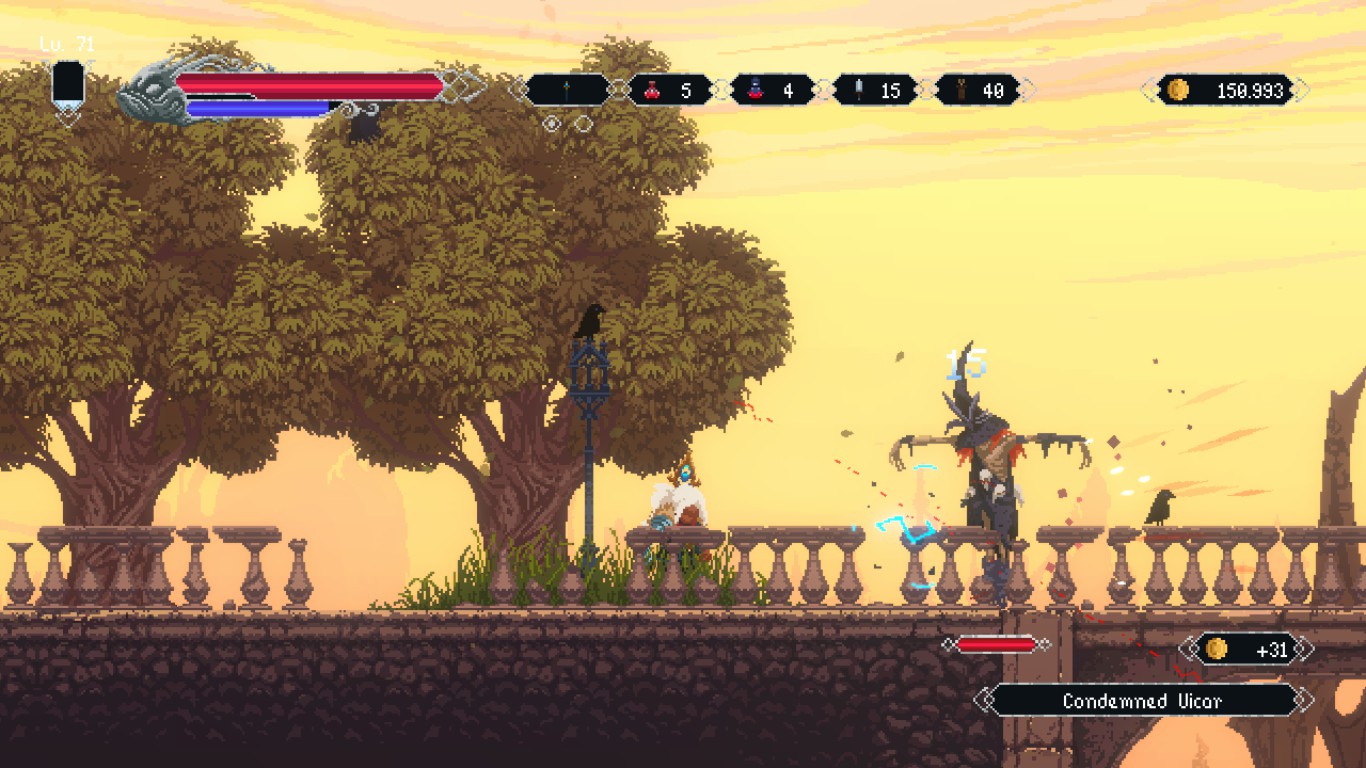The height and width of the screenshot is (768, 1366).
Task: Use the red and blue potion with count 4
Action: [x=772, y=90]
